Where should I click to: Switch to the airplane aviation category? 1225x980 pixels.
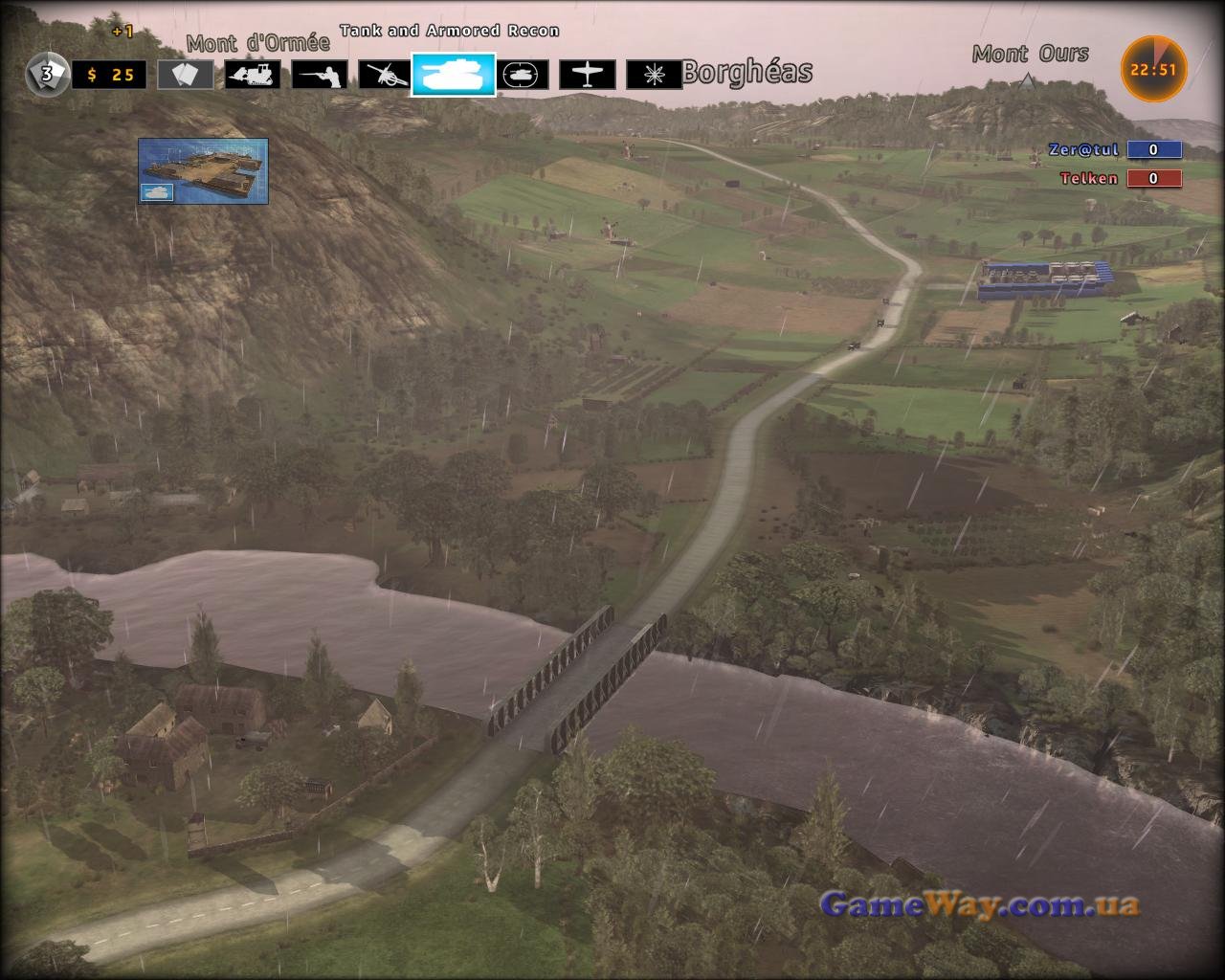pyautogui.click(x=588, y=75)
